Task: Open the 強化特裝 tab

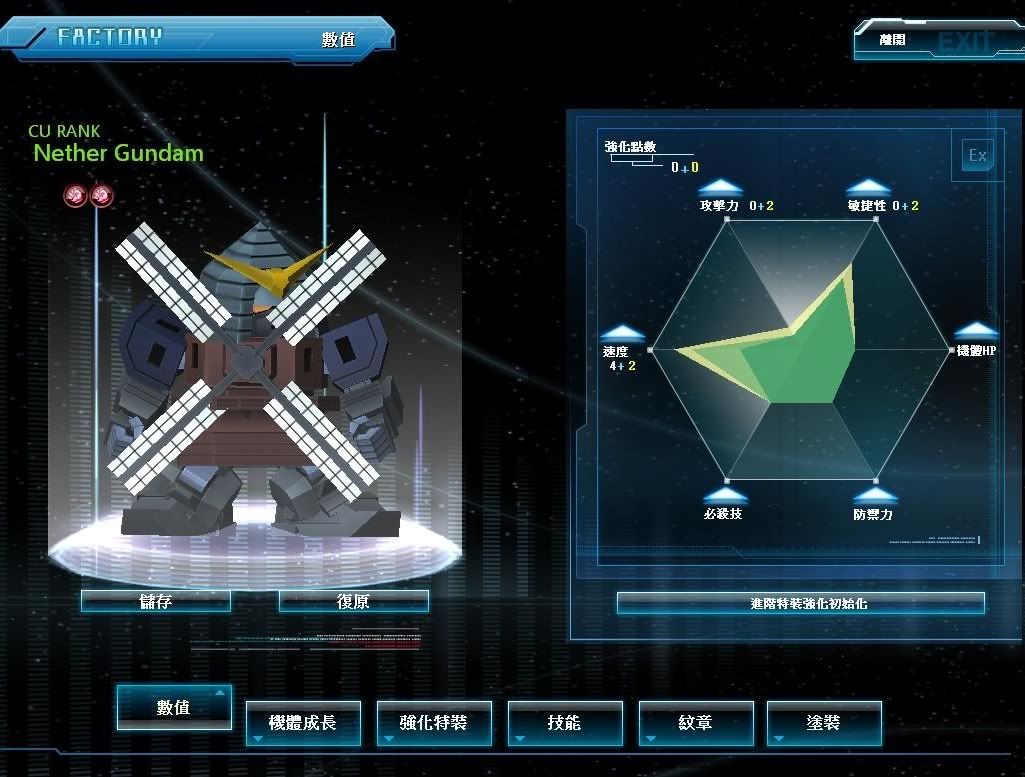Action: point(434,722)
